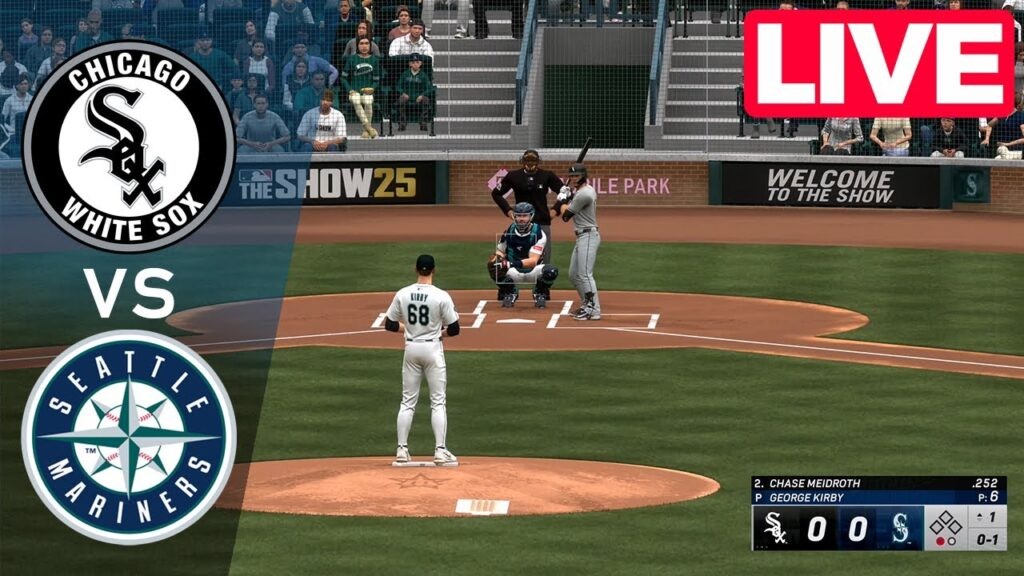1024x576 pixels.
Task: Choose the Seattle Mariners compass logo
Action: (128, 437)
